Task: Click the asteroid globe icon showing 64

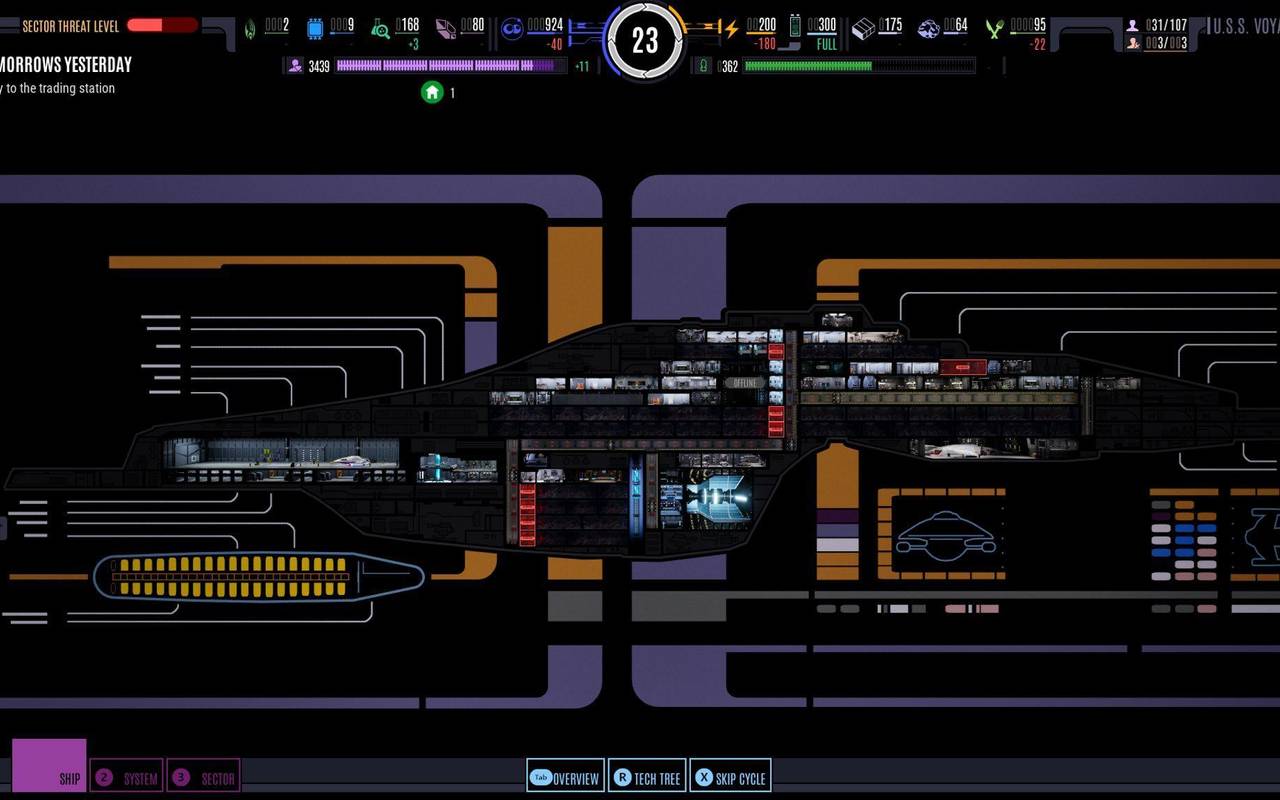Action: pos(928,25)
